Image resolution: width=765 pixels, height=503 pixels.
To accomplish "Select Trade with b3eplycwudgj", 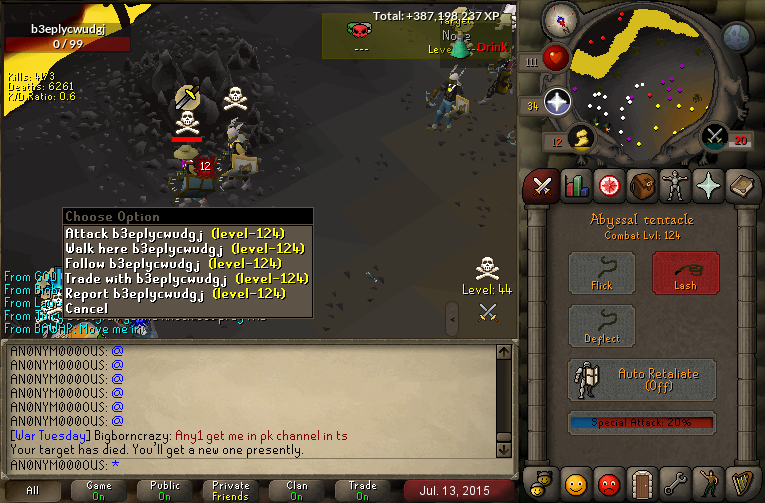I will tap(186, 278).
